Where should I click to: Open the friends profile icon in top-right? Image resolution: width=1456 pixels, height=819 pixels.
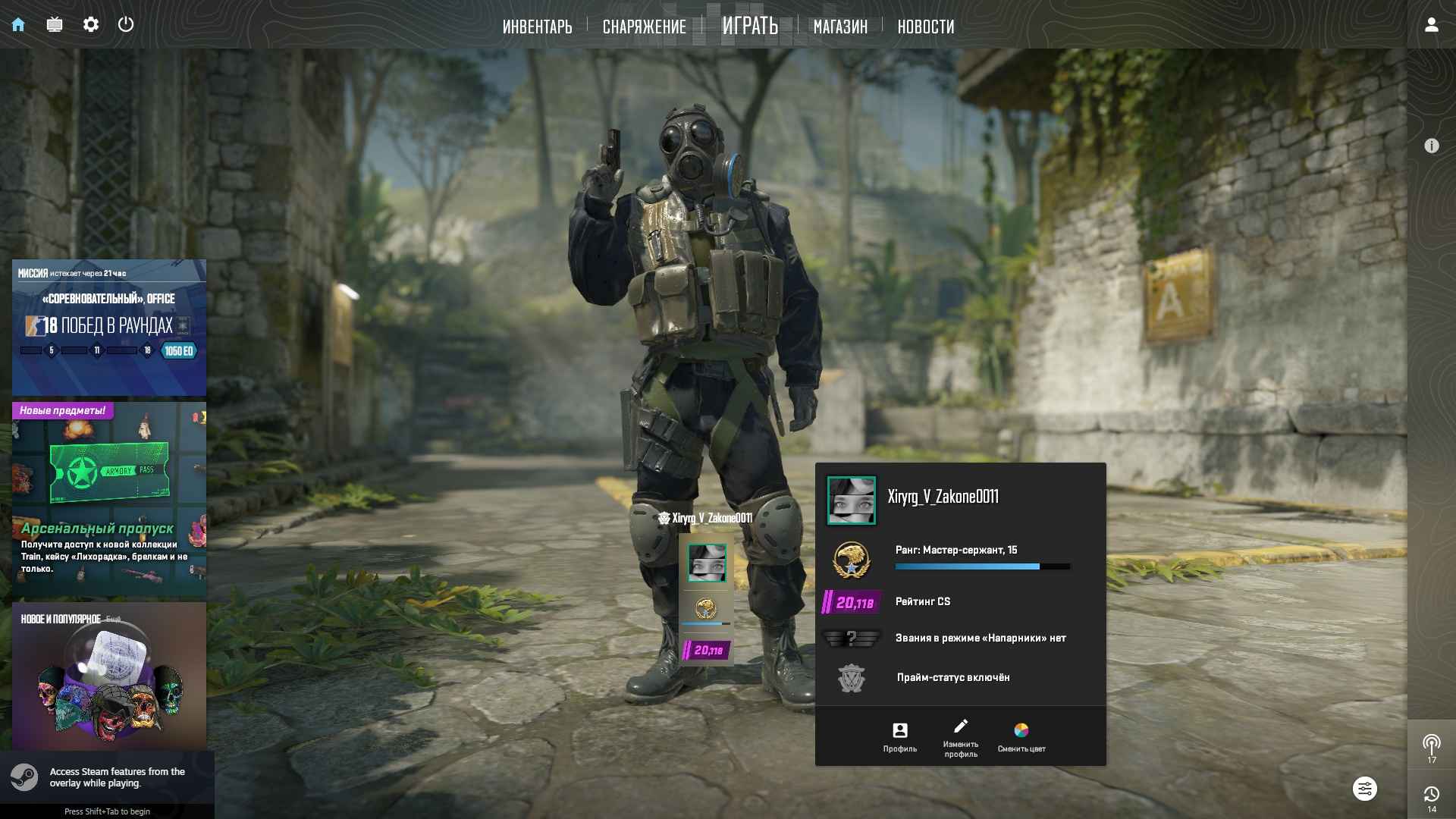[1431, 24]
